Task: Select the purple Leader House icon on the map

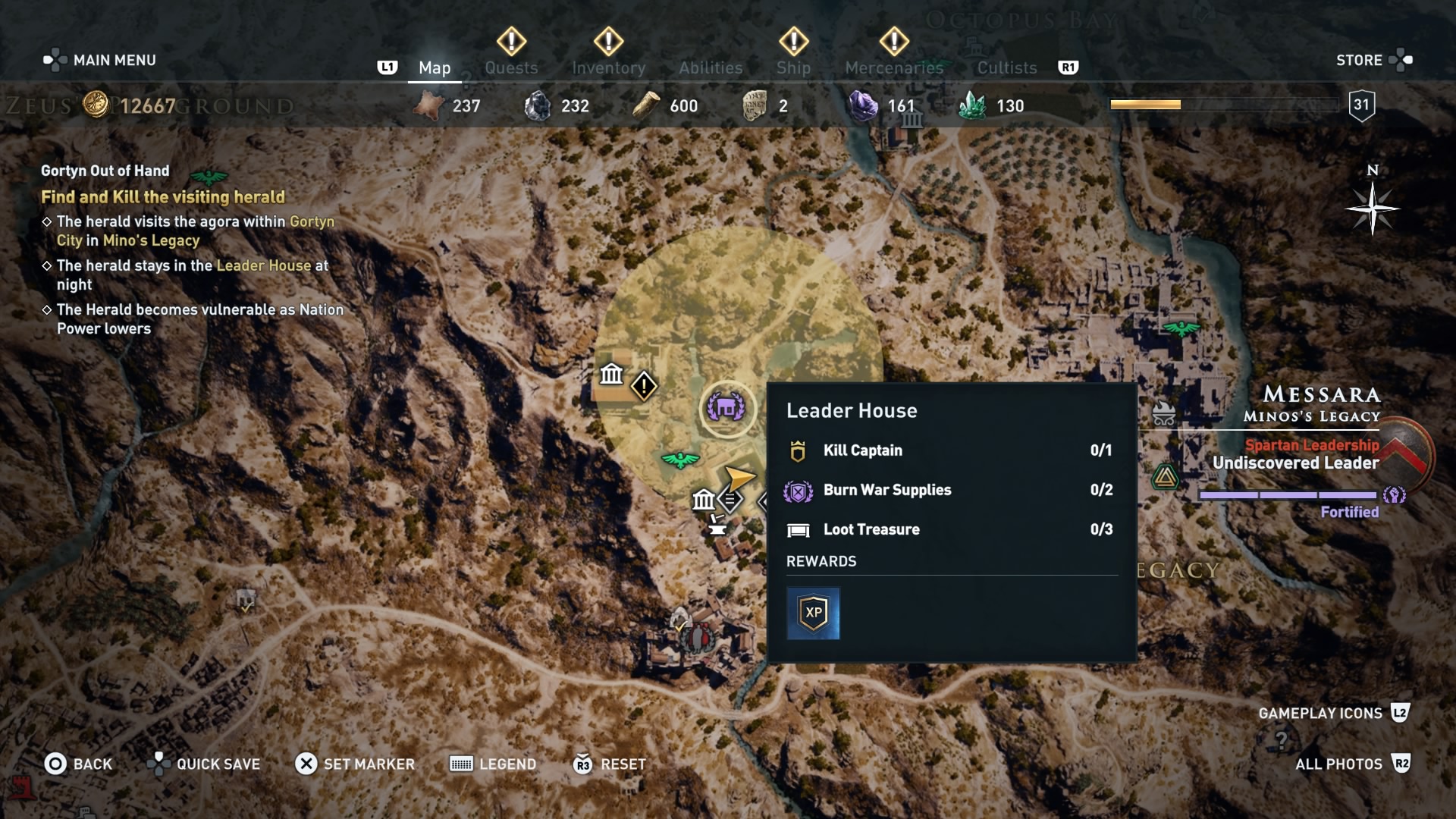Action: pos(728,408)
